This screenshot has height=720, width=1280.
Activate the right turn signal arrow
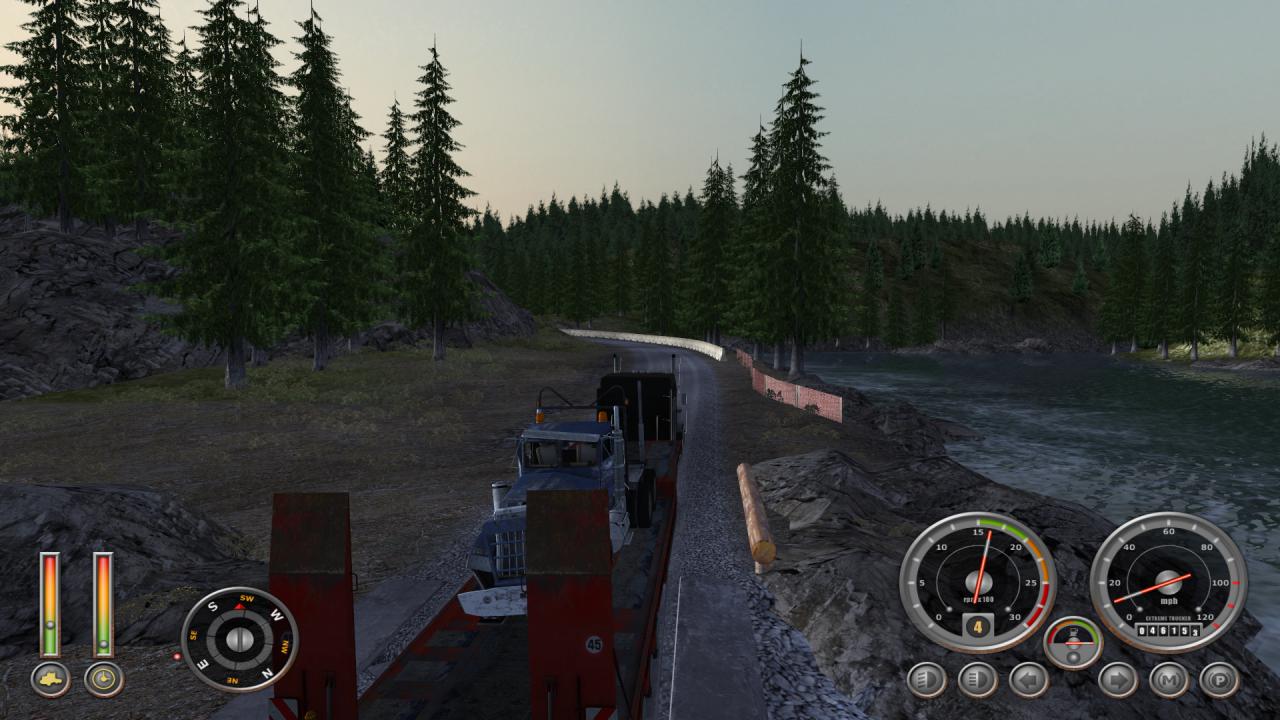click(x=1117, y=680)
